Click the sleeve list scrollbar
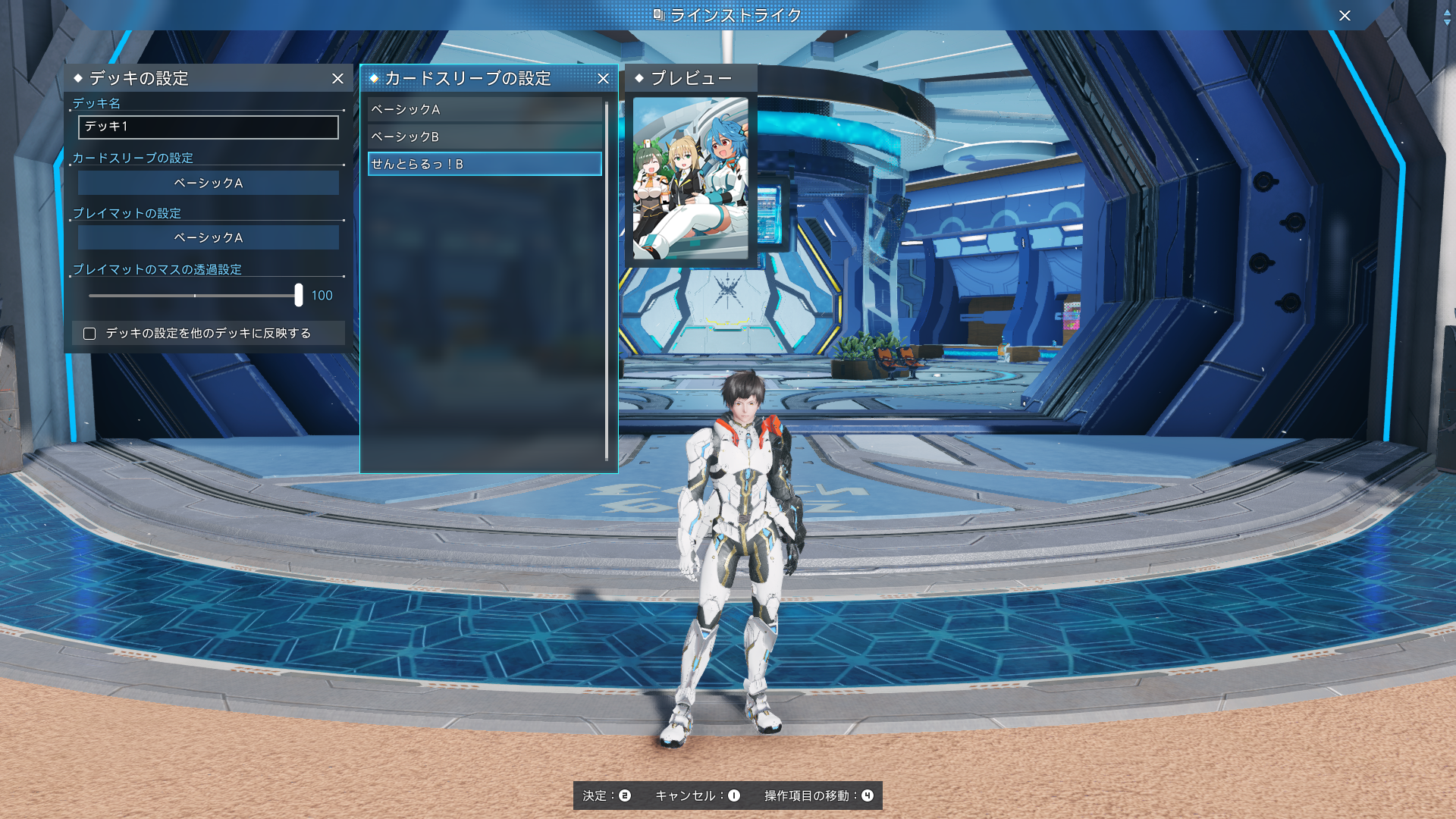Viewport: 1456px width, 819px height. tap(607, 281)
